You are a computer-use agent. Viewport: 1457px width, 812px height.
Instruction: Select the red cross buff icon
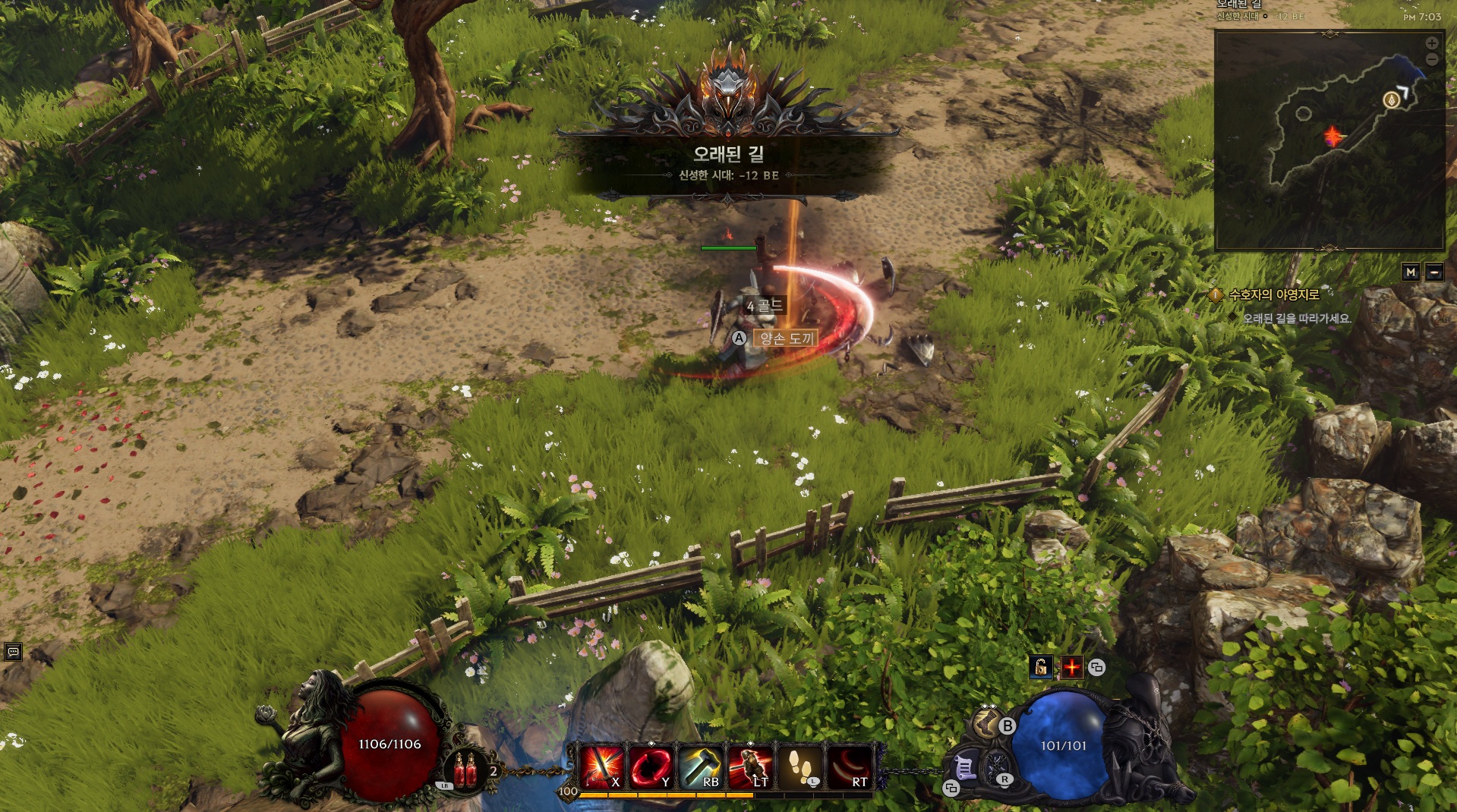(1071, 667)
